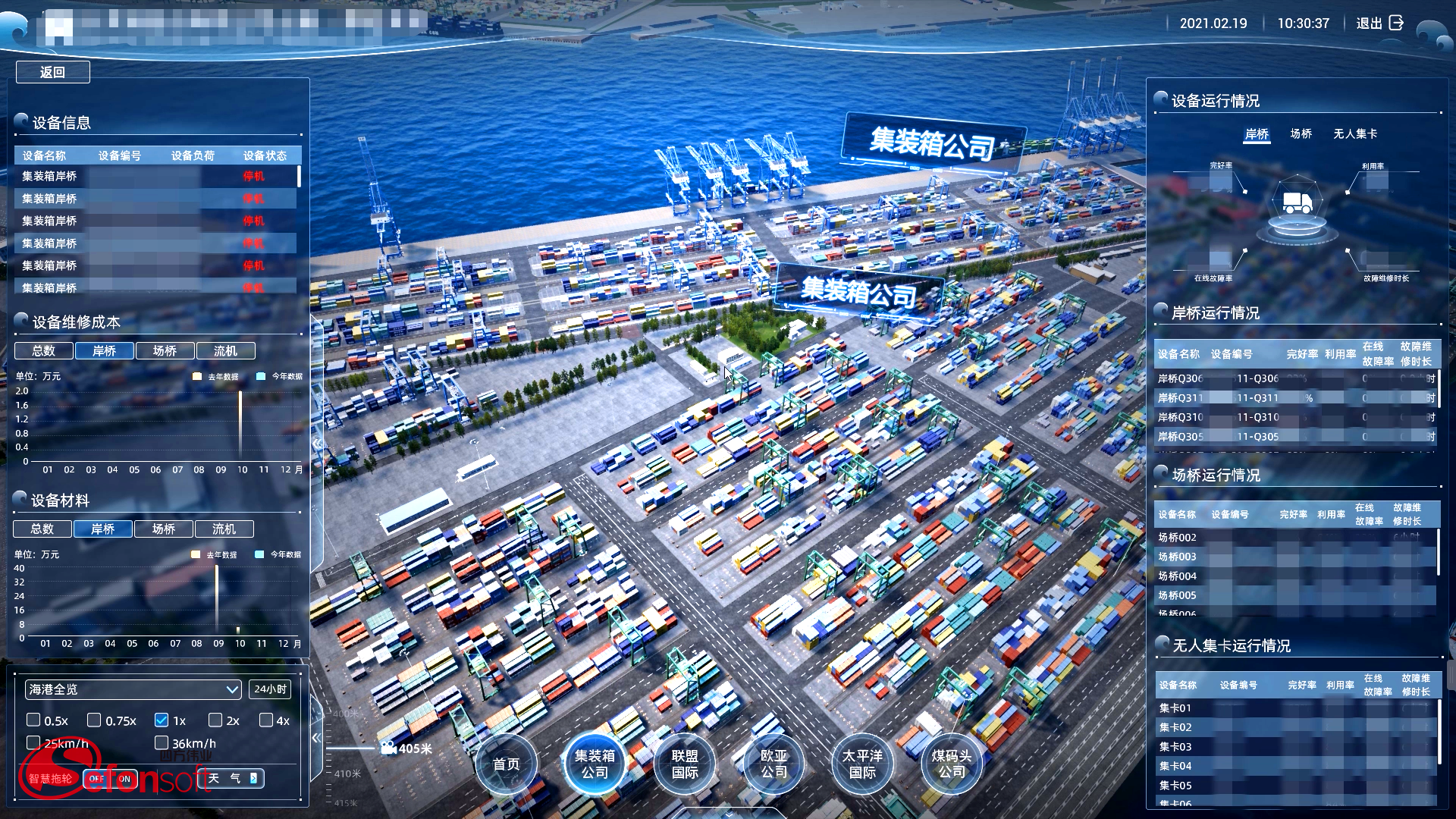This screenshot has width=1456, height=819.
Task: Switch to 无人集卡 tab in 设备运行情况
Action: [1355, 133]
